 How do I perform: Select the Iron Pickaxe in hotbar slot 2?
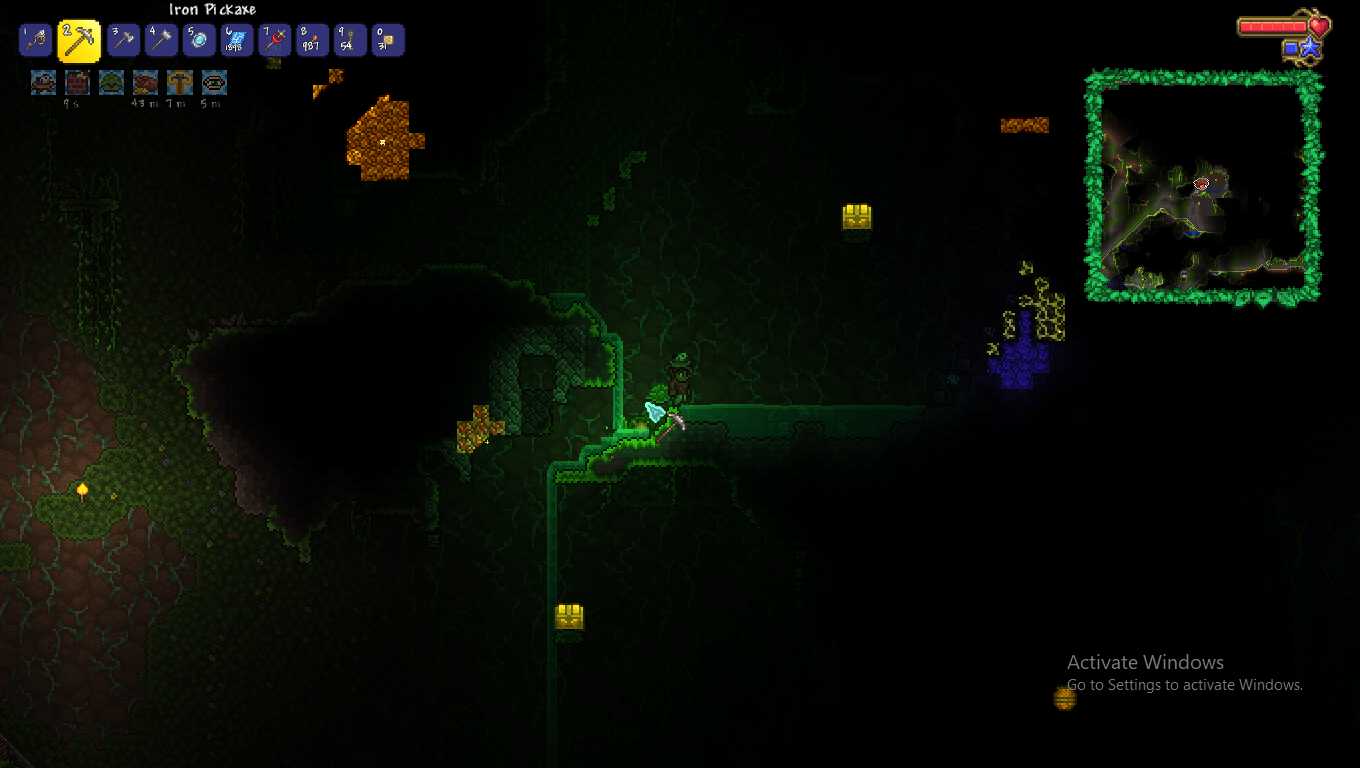click(x=79, y=40)
